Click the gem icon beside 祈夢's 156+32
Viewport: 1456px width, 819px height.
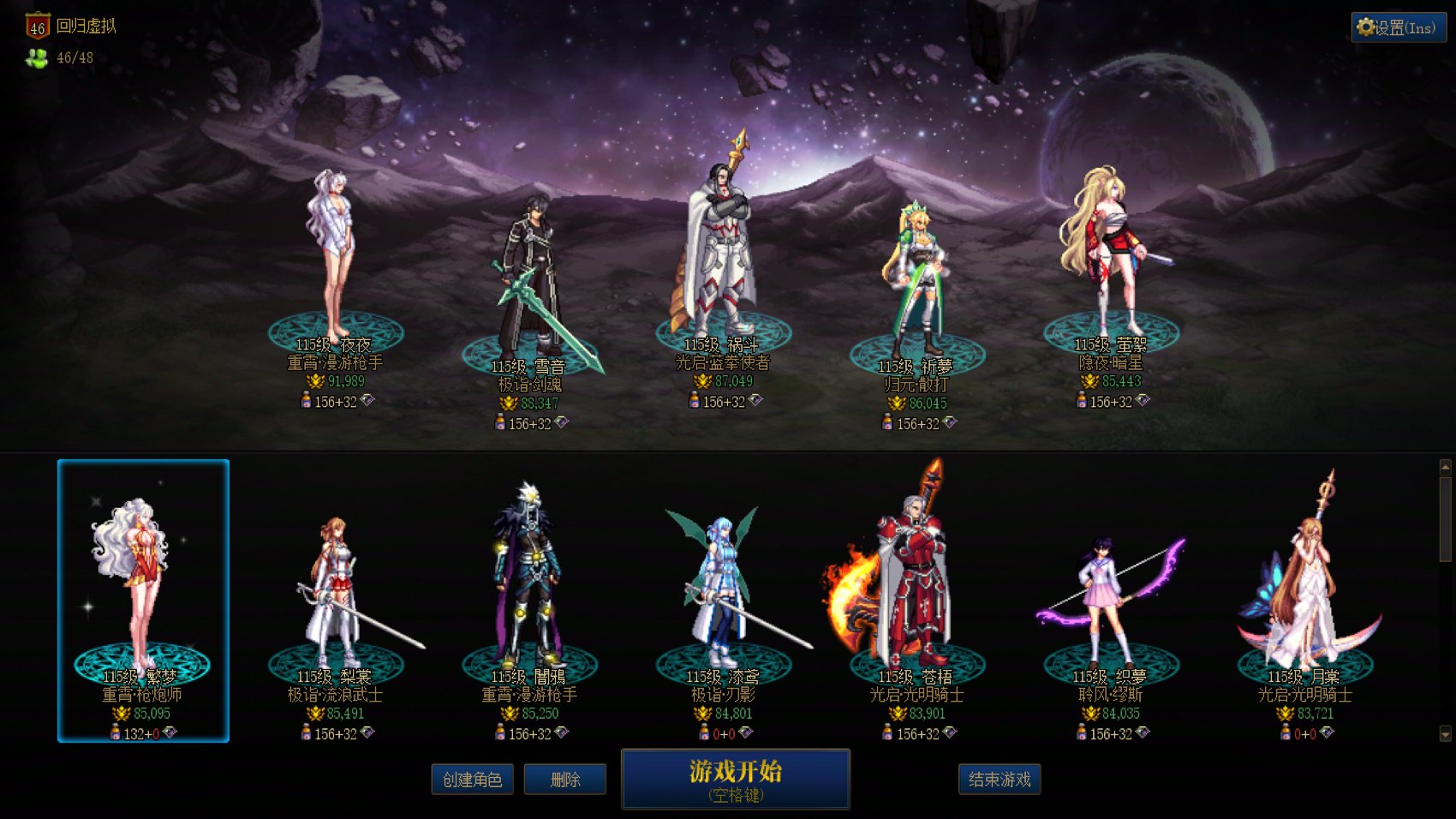tap(952, 421)
